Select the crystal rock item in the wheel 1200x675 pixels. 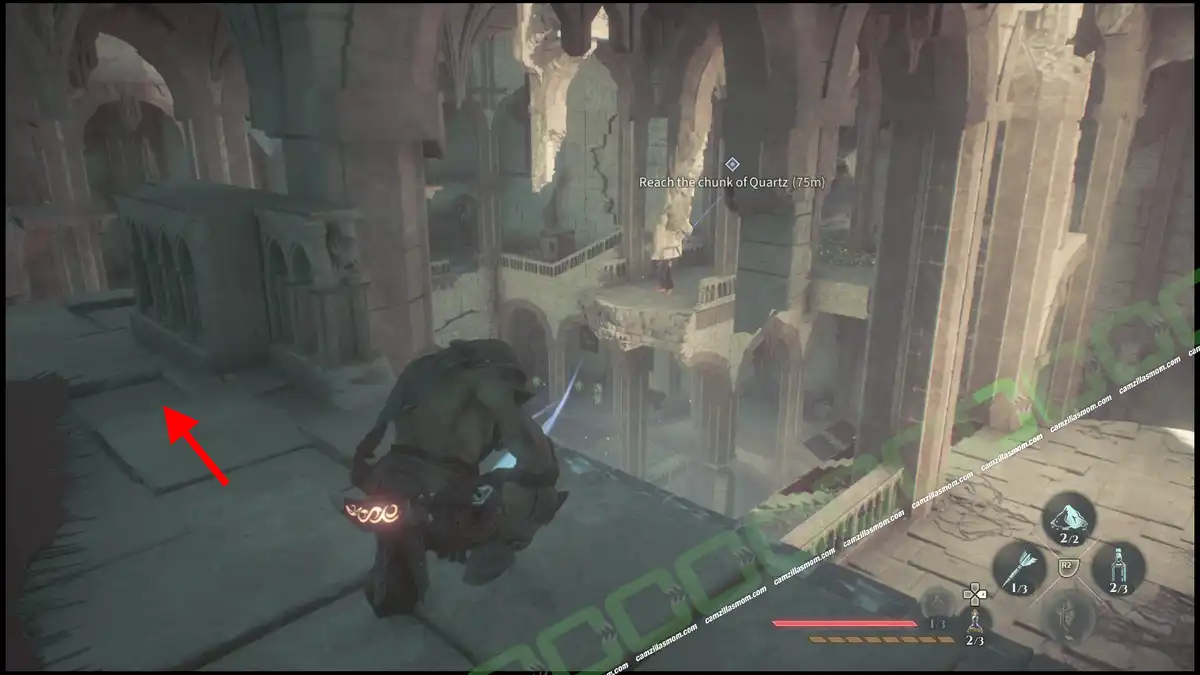[1069, 518]
